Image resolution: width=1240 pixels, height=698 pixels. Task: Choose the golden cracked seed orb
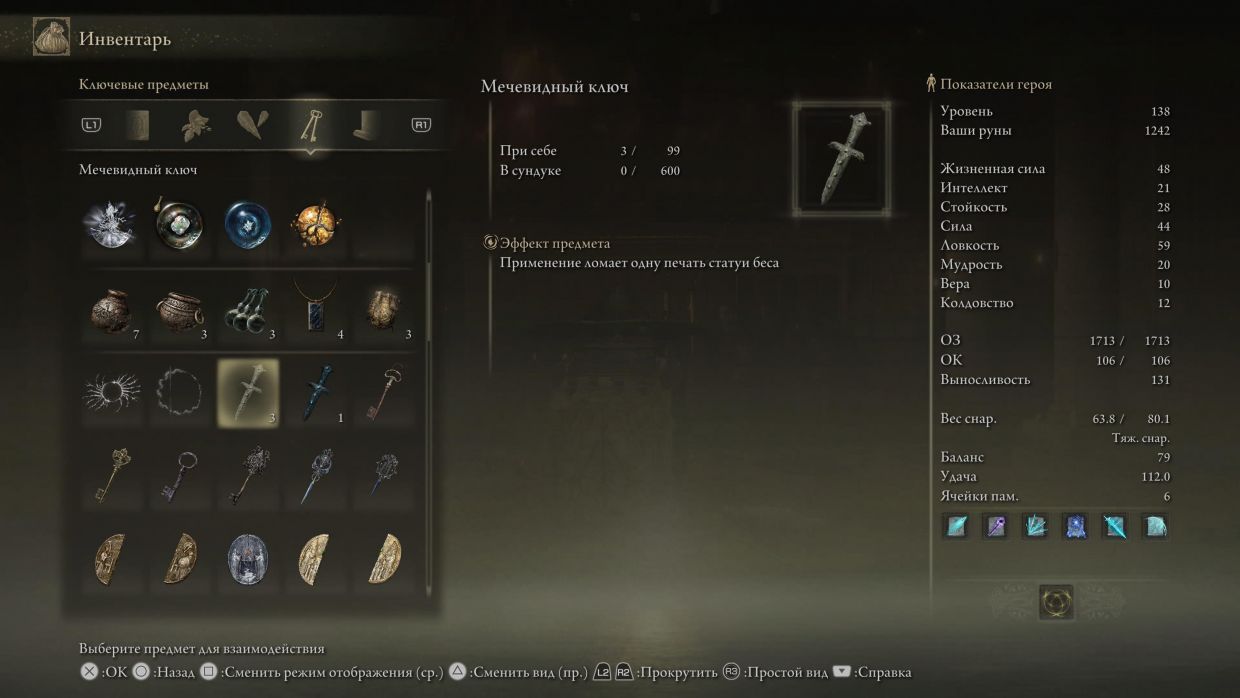click(x=317, y=226)
